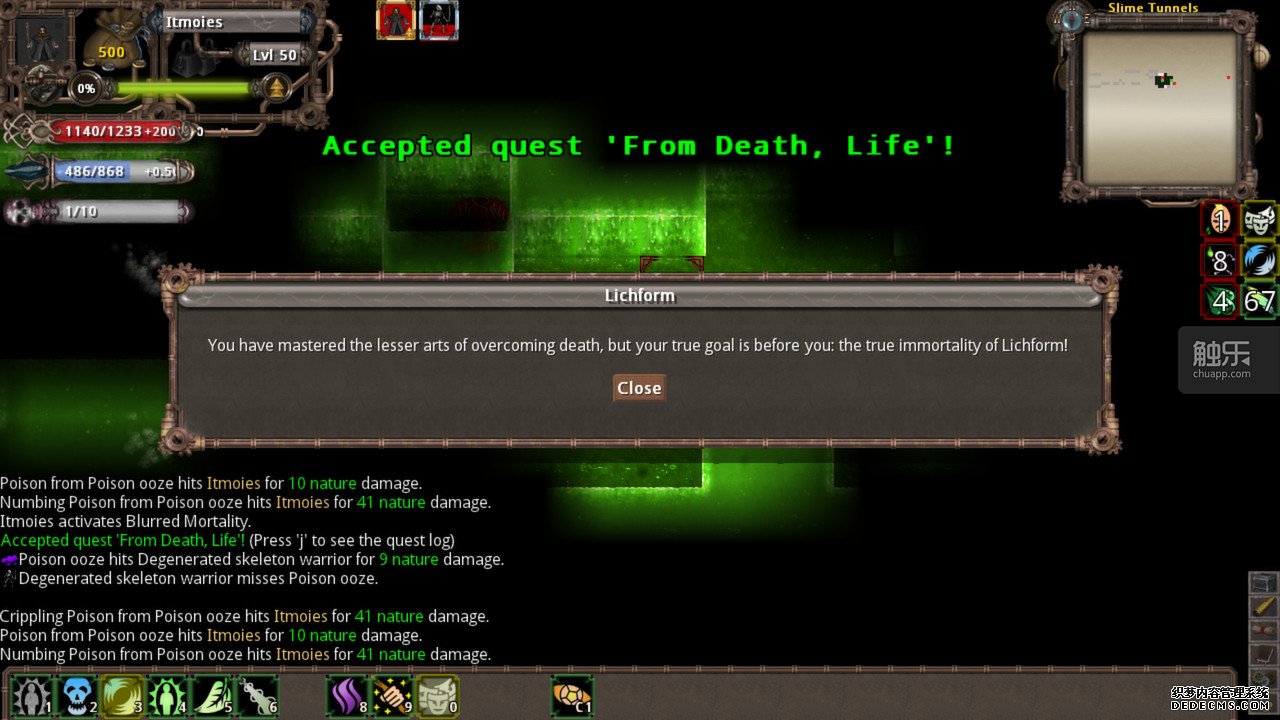The height and width of the screenshot is (720, 1280).
Task: Cast the green glowing figure skill in slot 4
Action: (167, 696)
